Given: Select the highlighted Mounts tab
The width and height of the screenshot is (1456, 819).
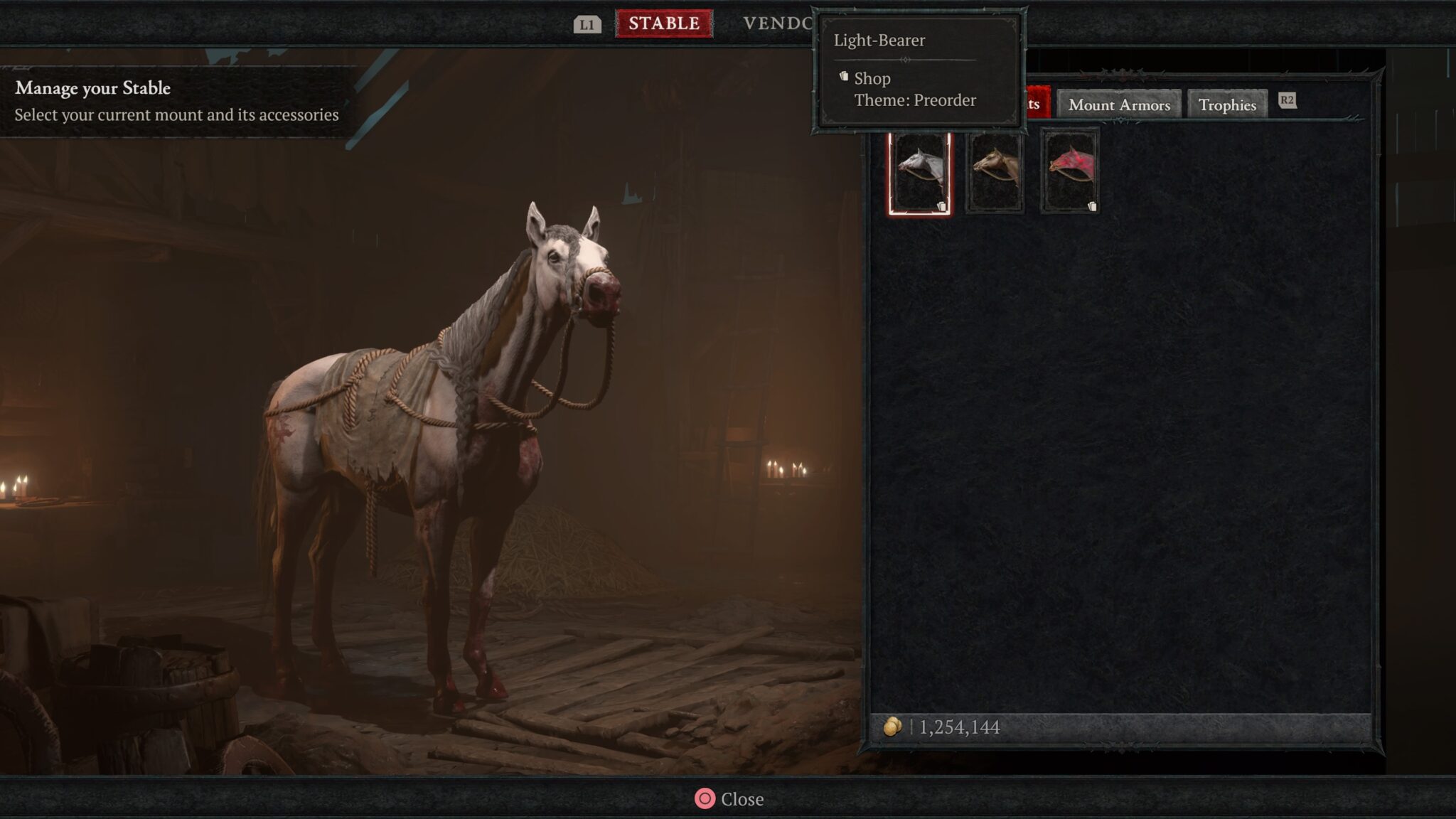Looking at the screenshot, I should (1037, 102).
